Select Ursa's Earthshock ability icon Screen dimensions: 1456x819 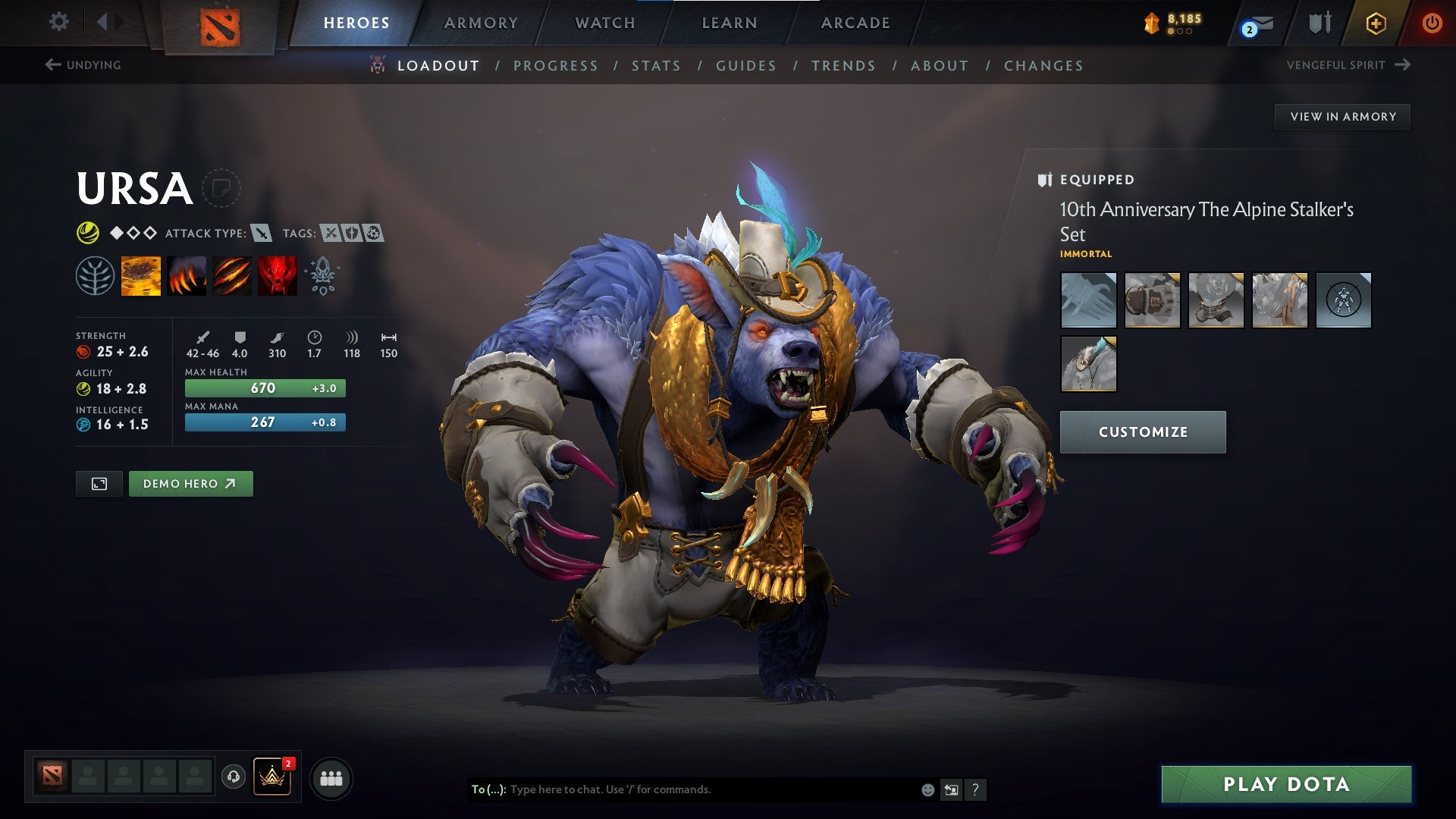[140, 275]
